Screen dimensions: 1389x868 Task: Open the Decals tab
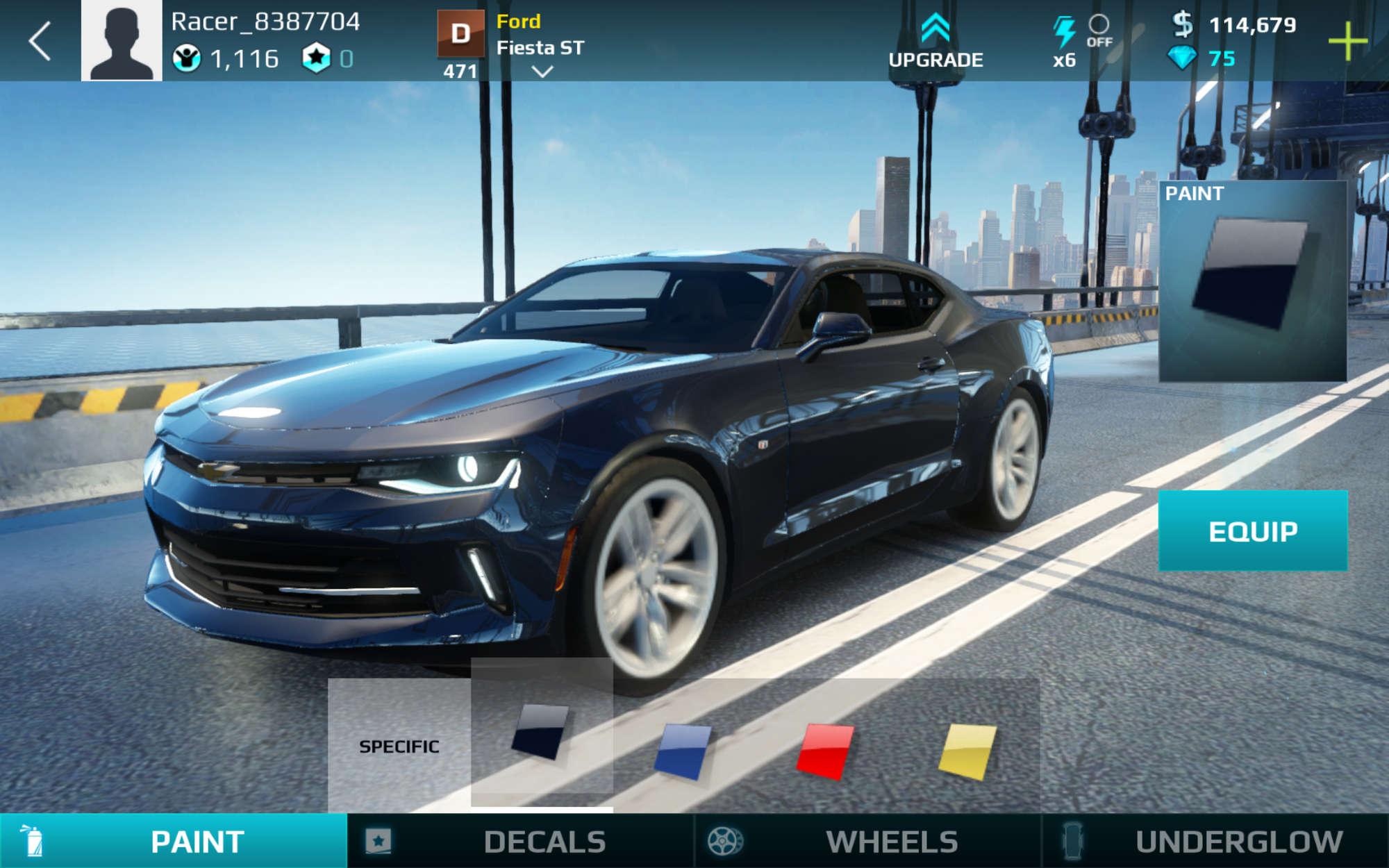(521, 842)
